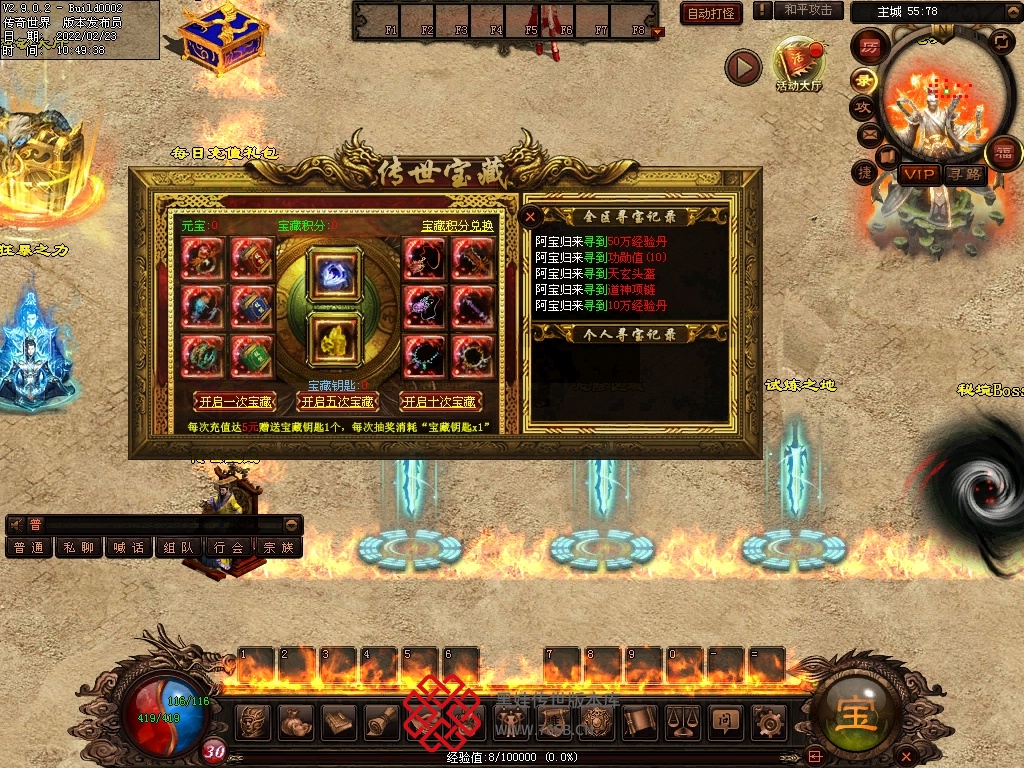
Task: Toggle 自动打怪 auto-fight
Action: (x=711, y=13)
